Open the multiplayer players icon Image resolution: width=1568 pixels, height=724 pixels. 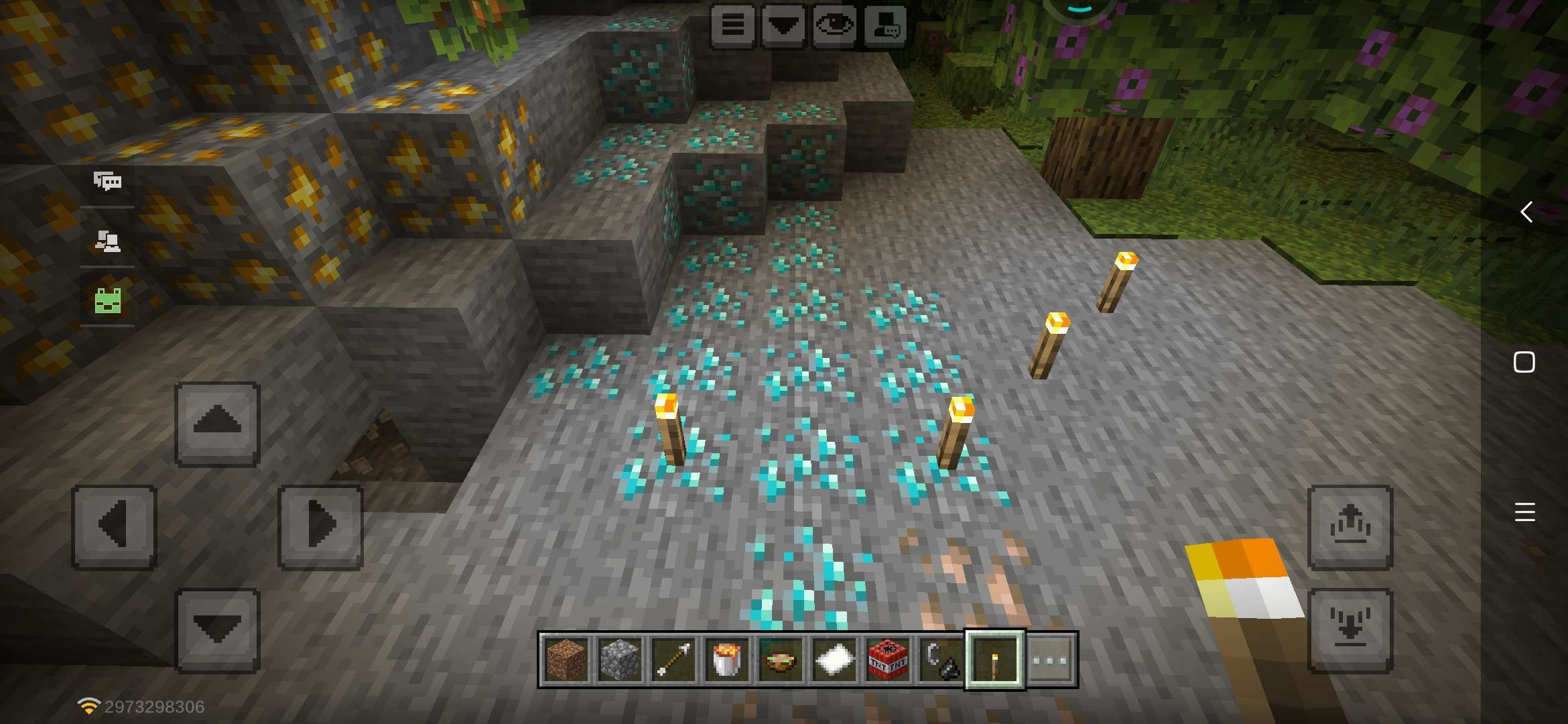pyautogui.click(x=107, y=240)
